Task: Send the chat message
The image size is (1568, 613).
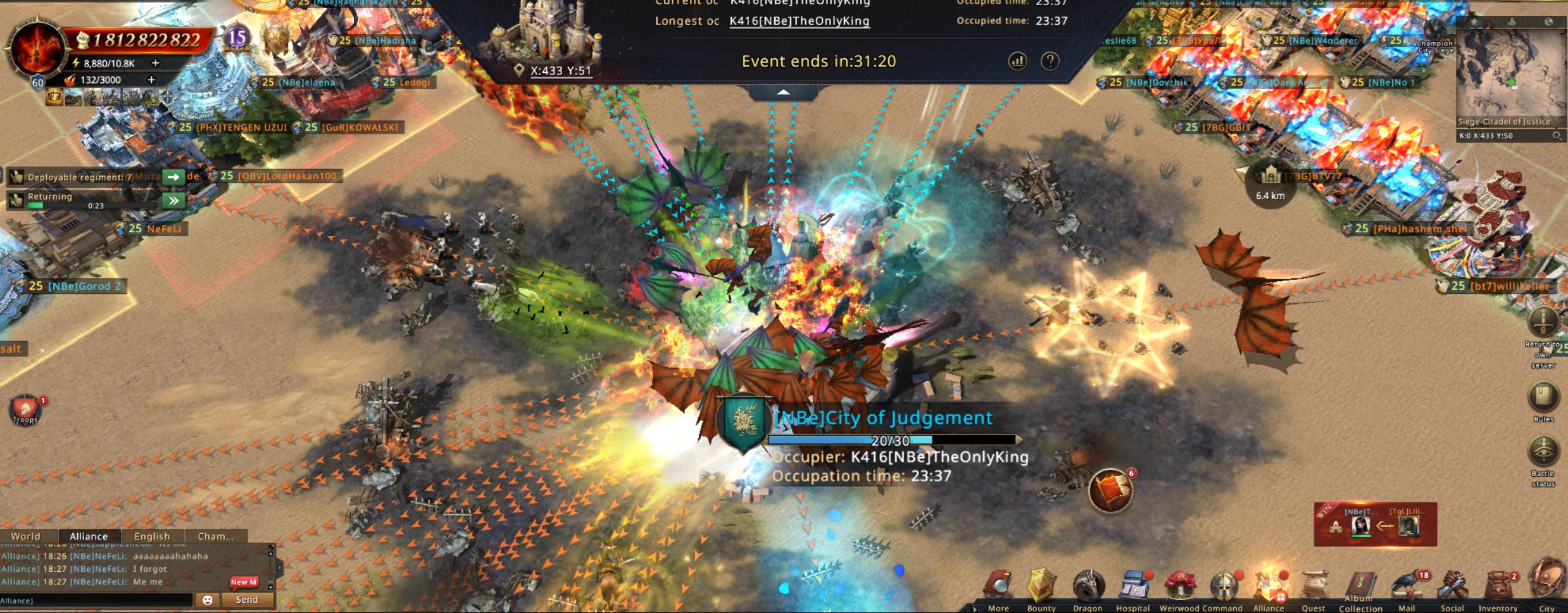Action: coord(247,600)
